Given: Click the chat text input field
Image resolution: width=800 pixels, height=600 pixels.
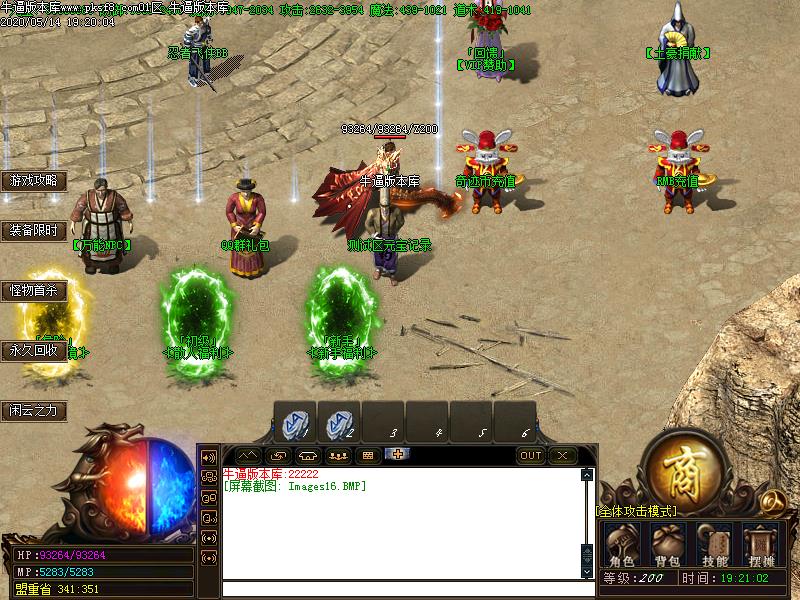Looking at the screenshot, I should pyautogui.click(x=400, y=589).
